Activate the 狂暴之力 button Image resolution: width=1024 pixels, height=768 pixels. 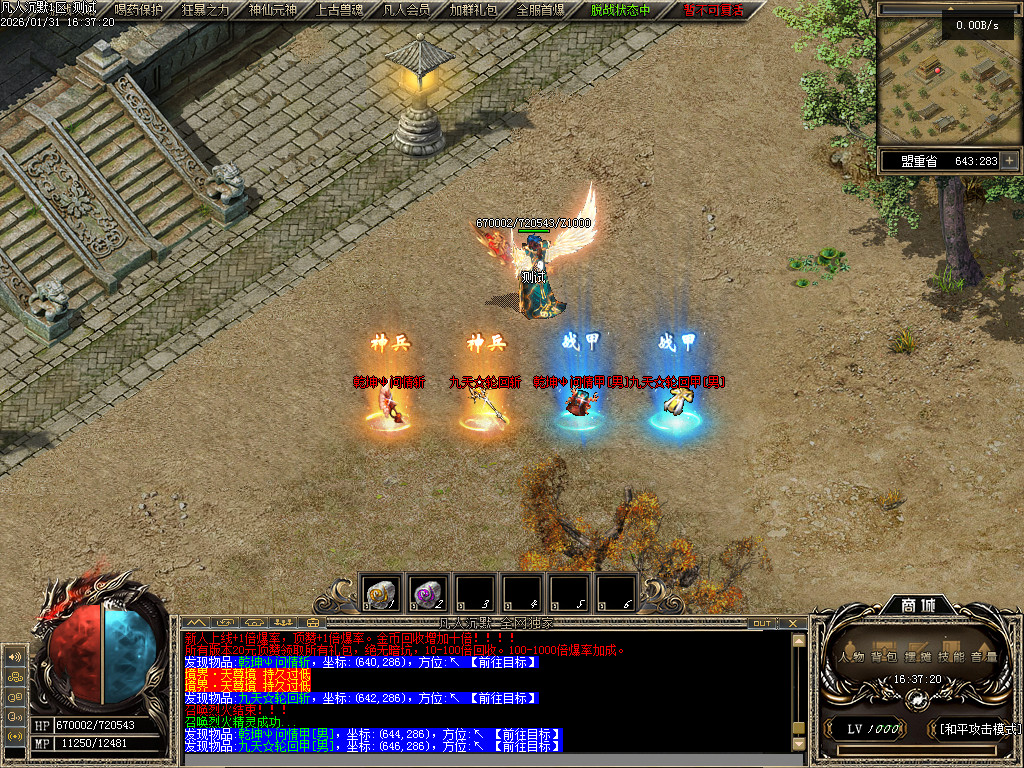click(206, 10)
